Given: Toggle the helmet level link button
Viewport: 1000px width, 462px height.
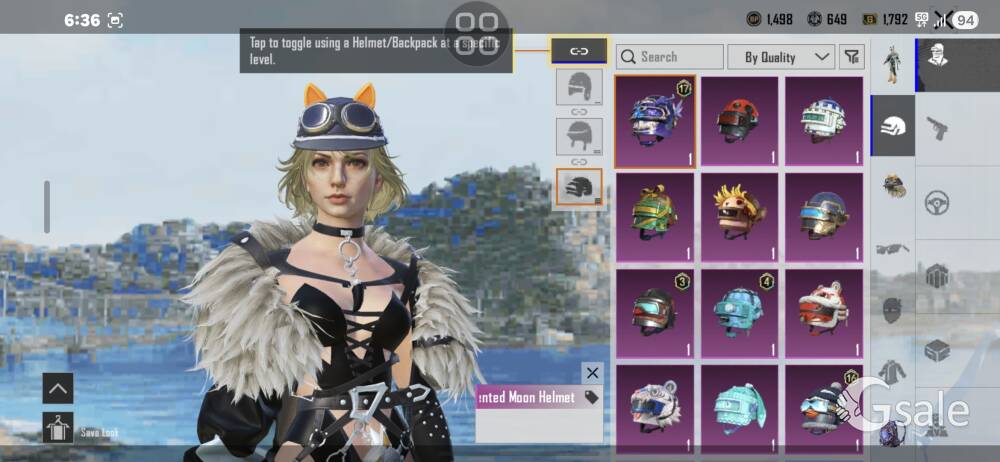Looking at the screenshot, I should click(x=579, y=50).
